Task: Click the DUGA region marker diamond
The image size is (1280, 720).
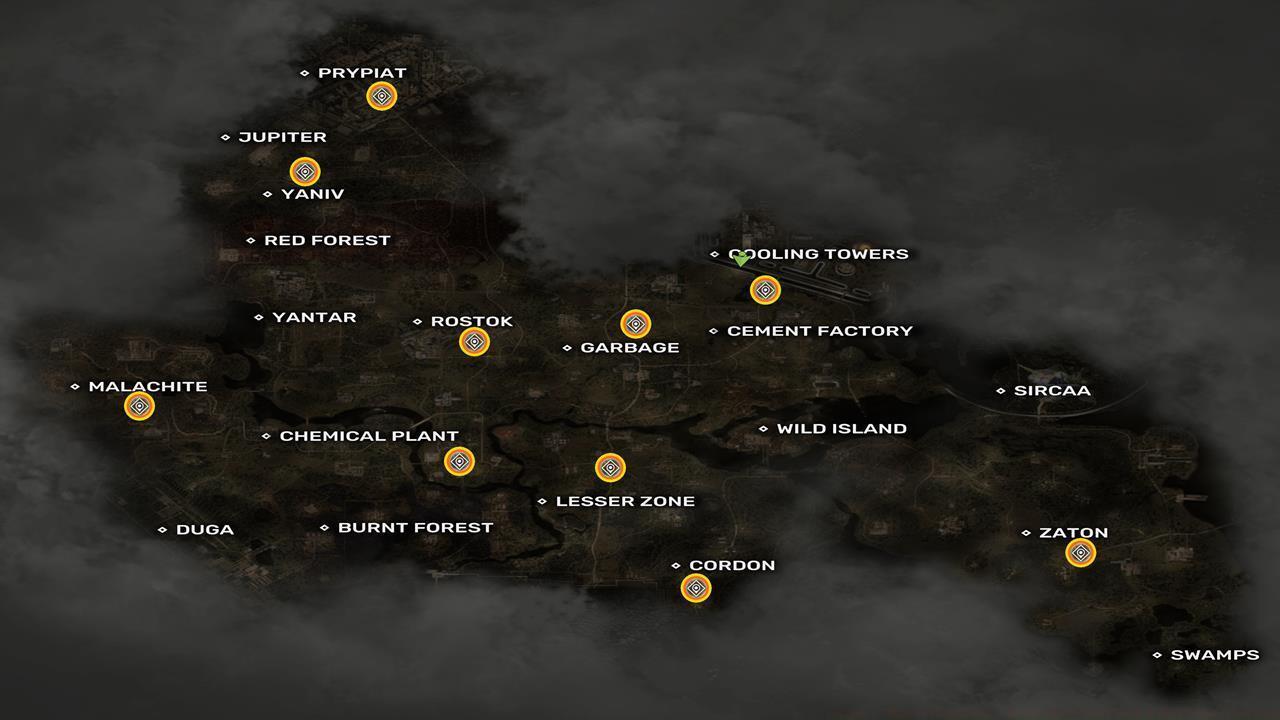Action: 164,529
